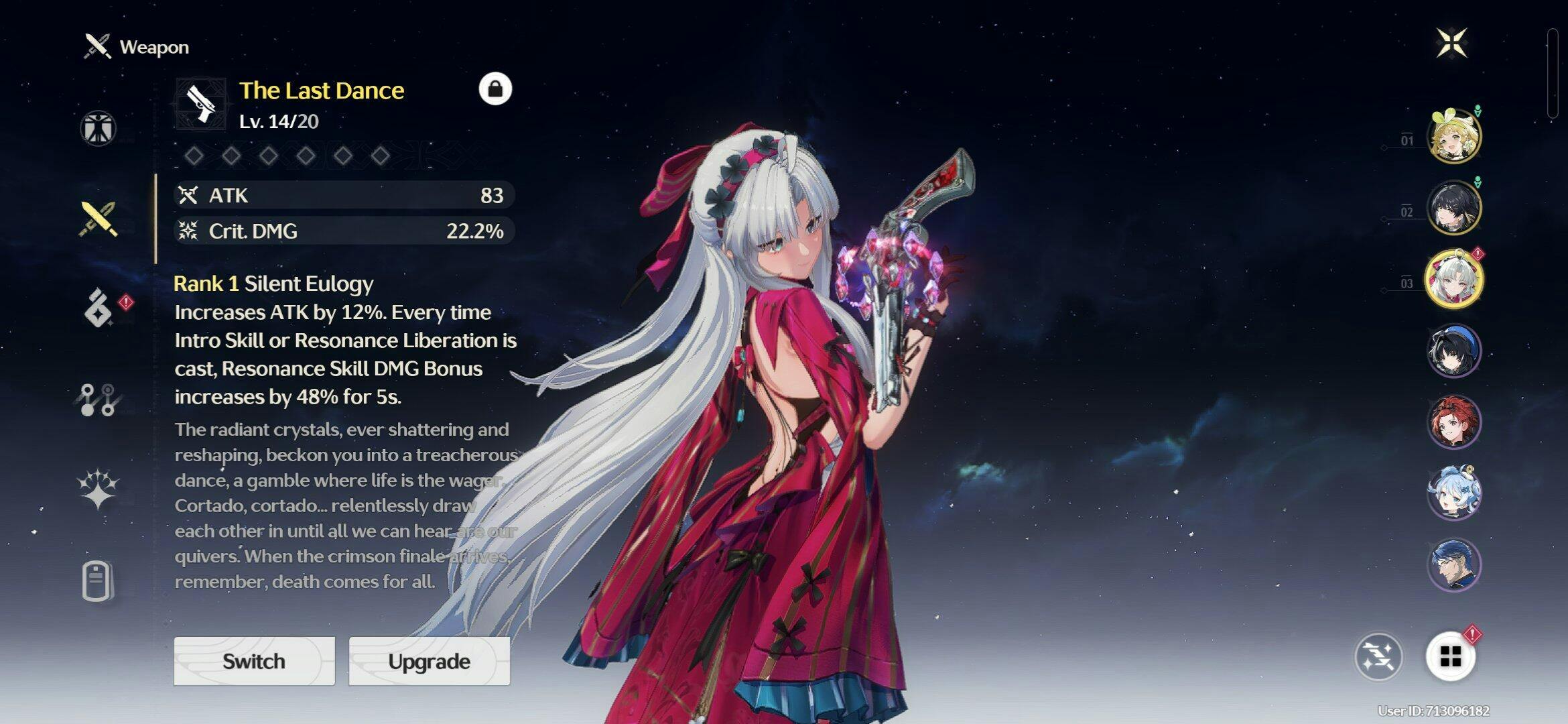Toggle the weapon lock icon

pyautogui.click(x=495, y=89)
